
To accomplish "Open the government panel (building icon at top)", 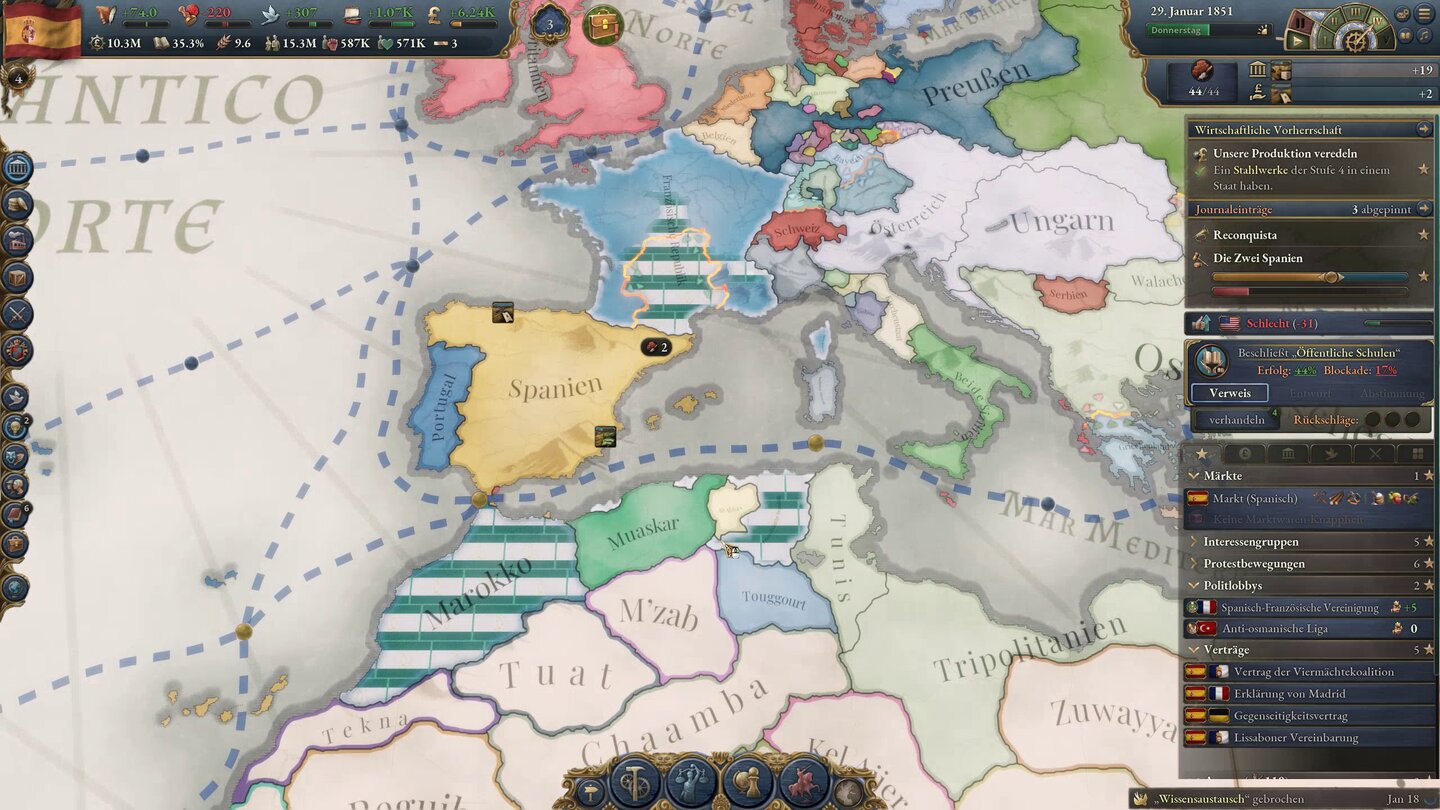I will pos(15,167).
